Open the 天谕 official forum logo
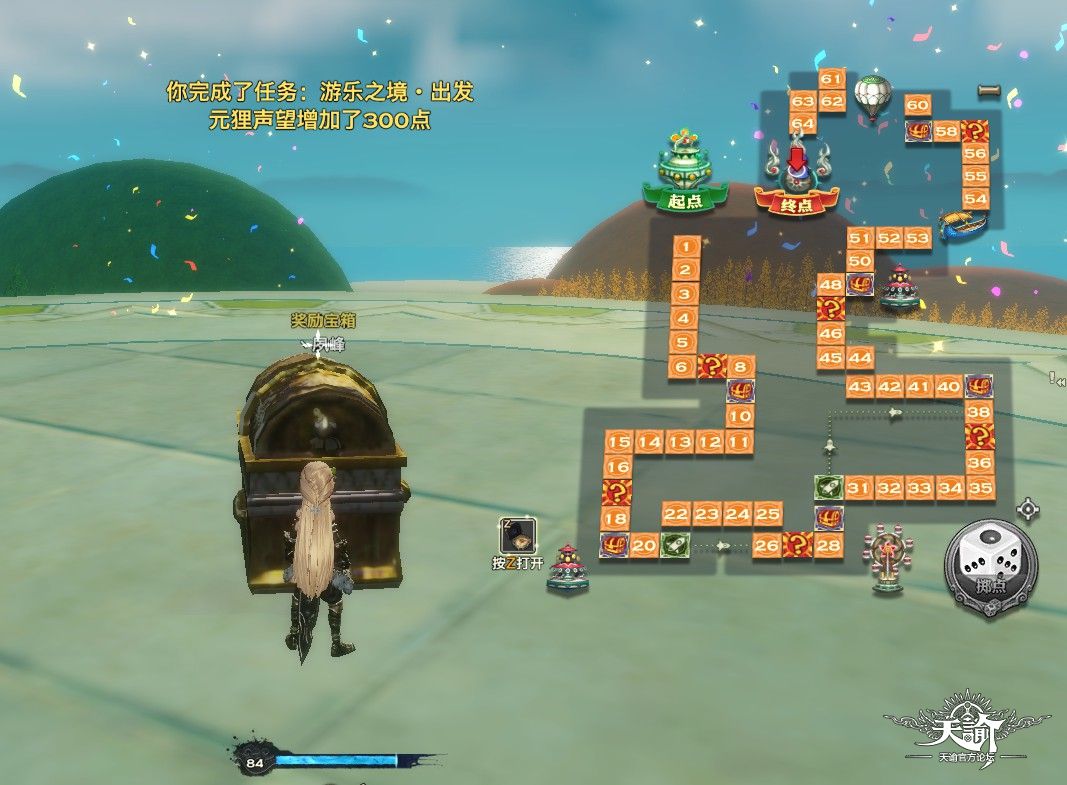 tap(967, 736)
